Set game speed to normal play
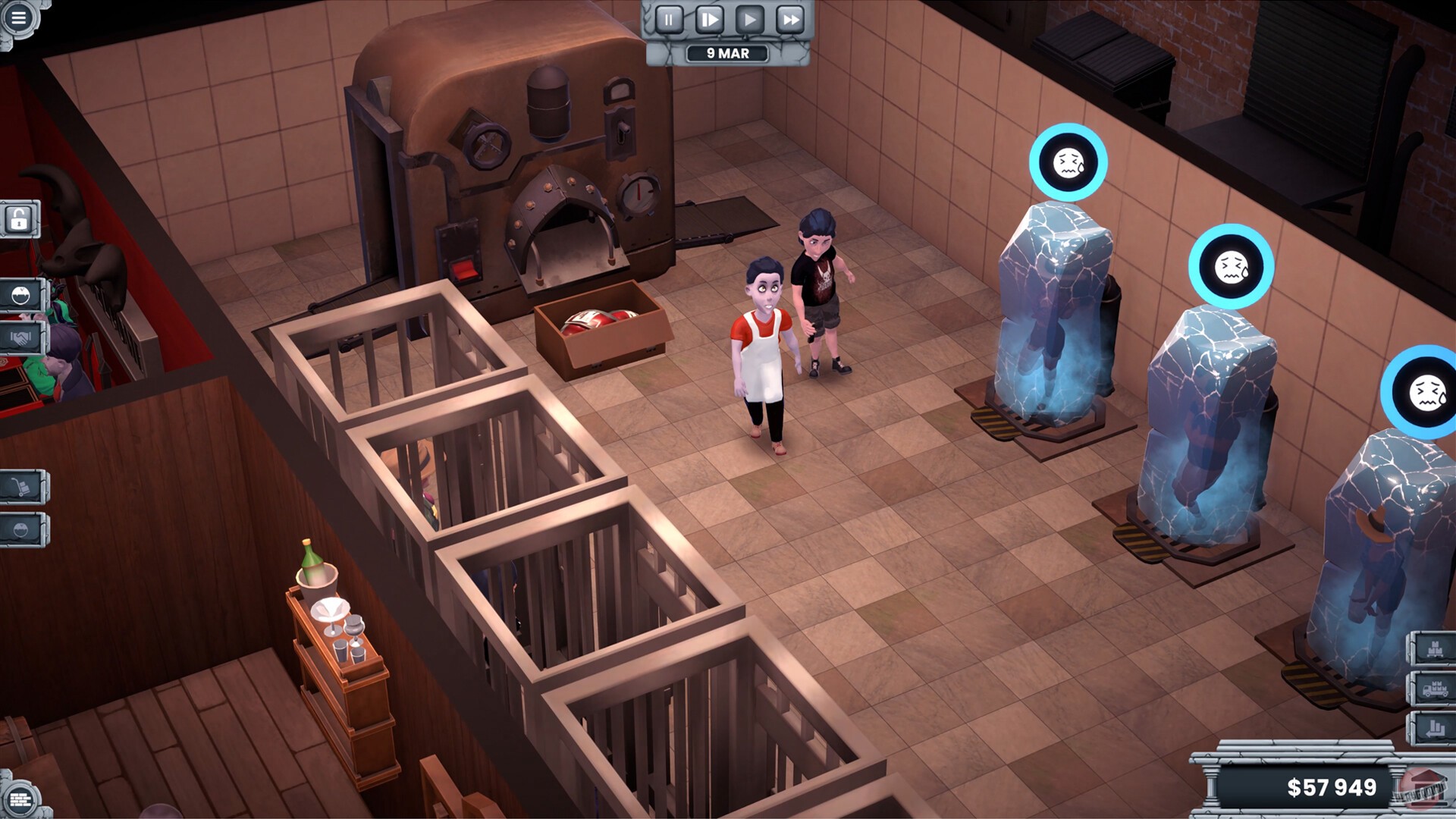Image resolution: width=1456 pixels, height=819 pixels. click(x=749, y=20)
